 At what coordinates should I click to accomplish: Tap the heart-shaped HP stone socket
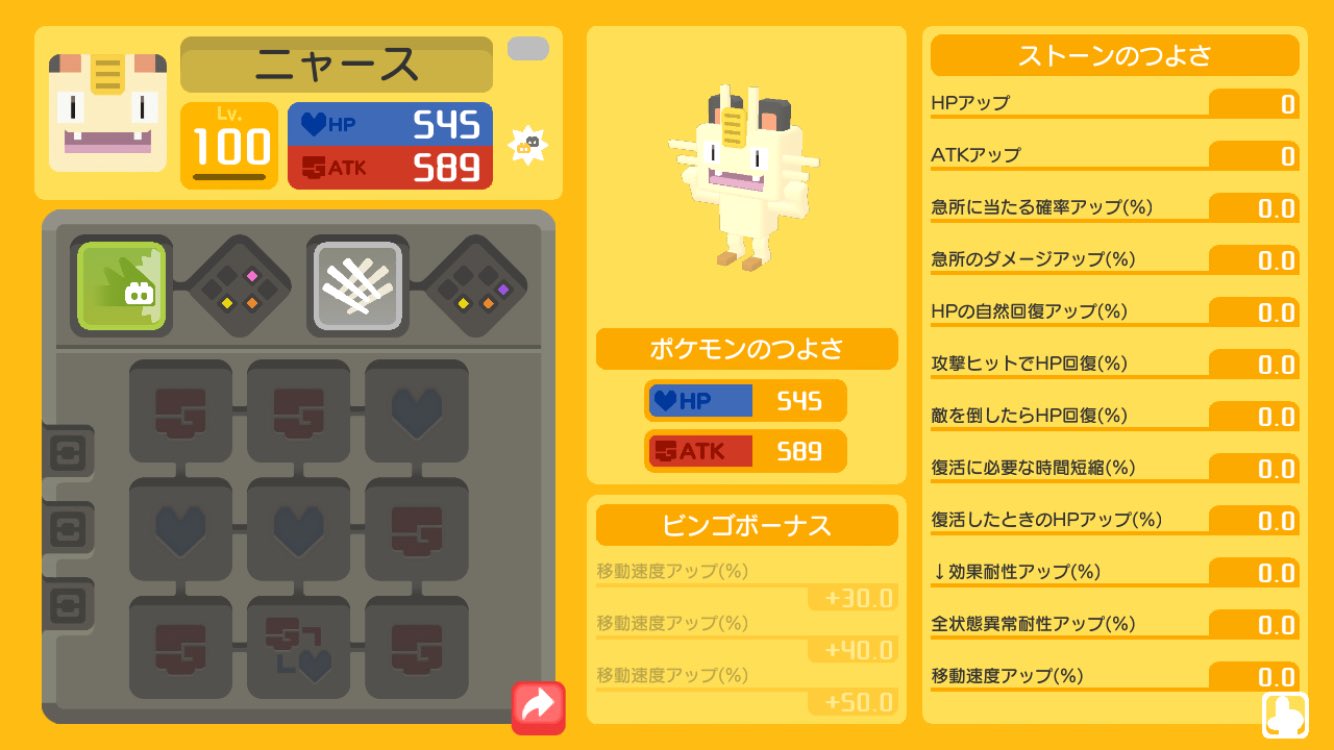(416, 413)
